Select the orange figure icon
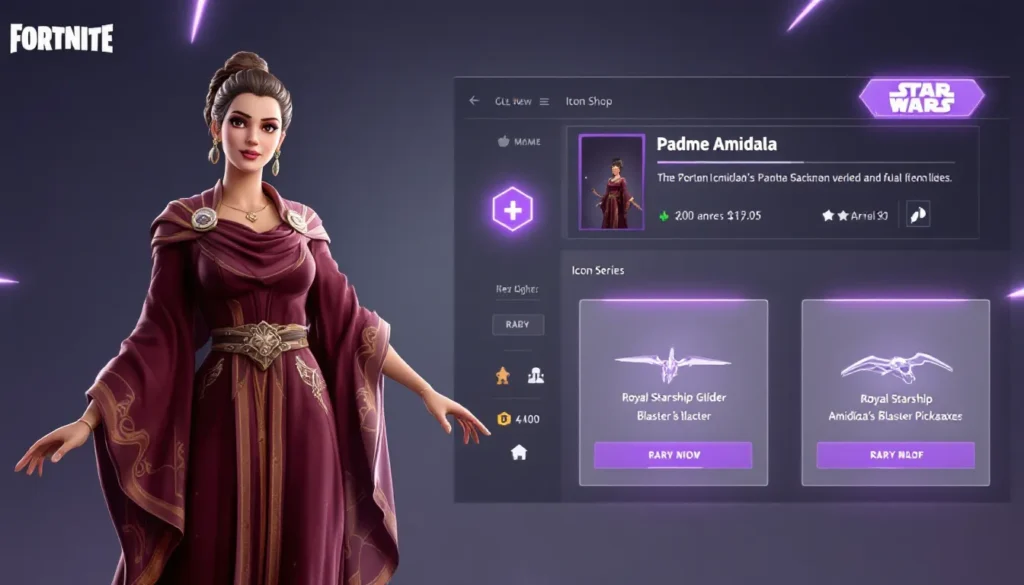The image size is (1024, 585). [503, 375]
